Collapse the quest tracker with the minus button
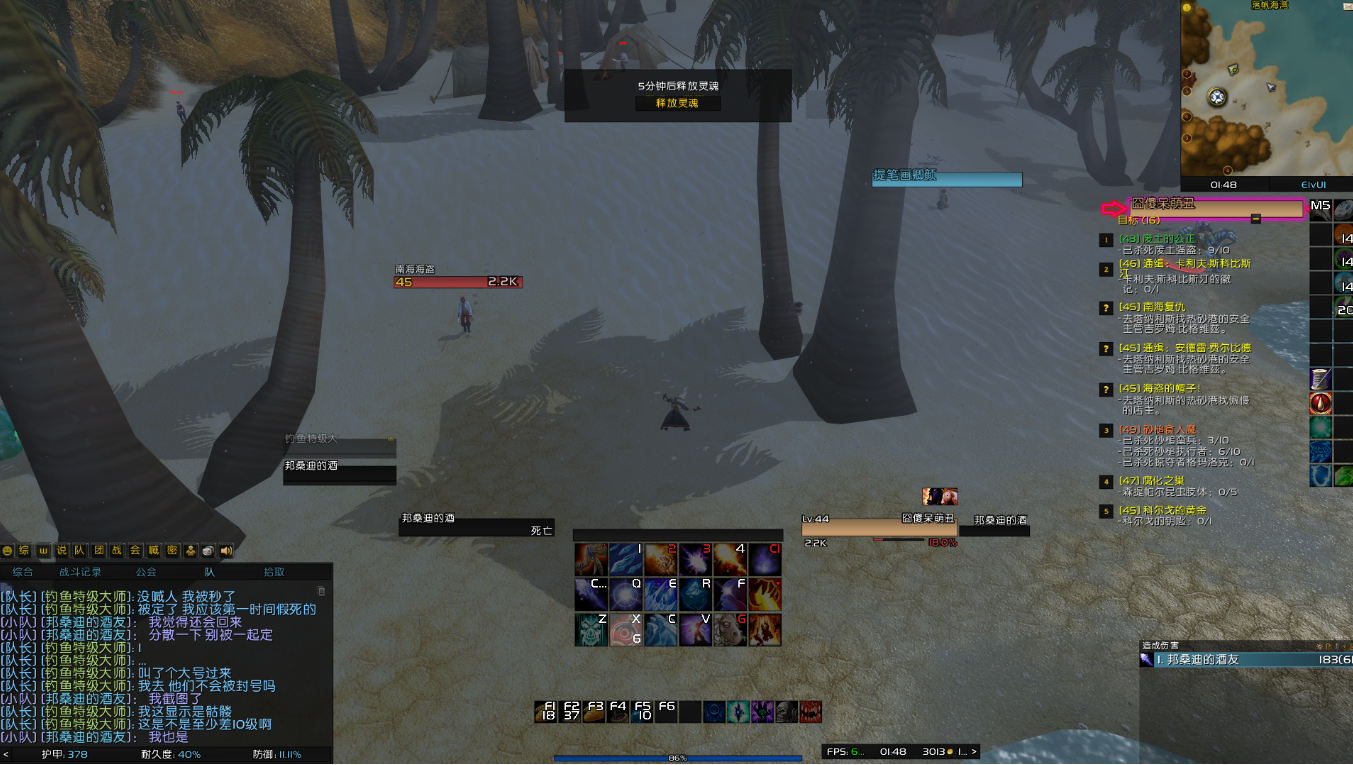1353x765 pixels. pyautogui.click(x=1256, y=218)
